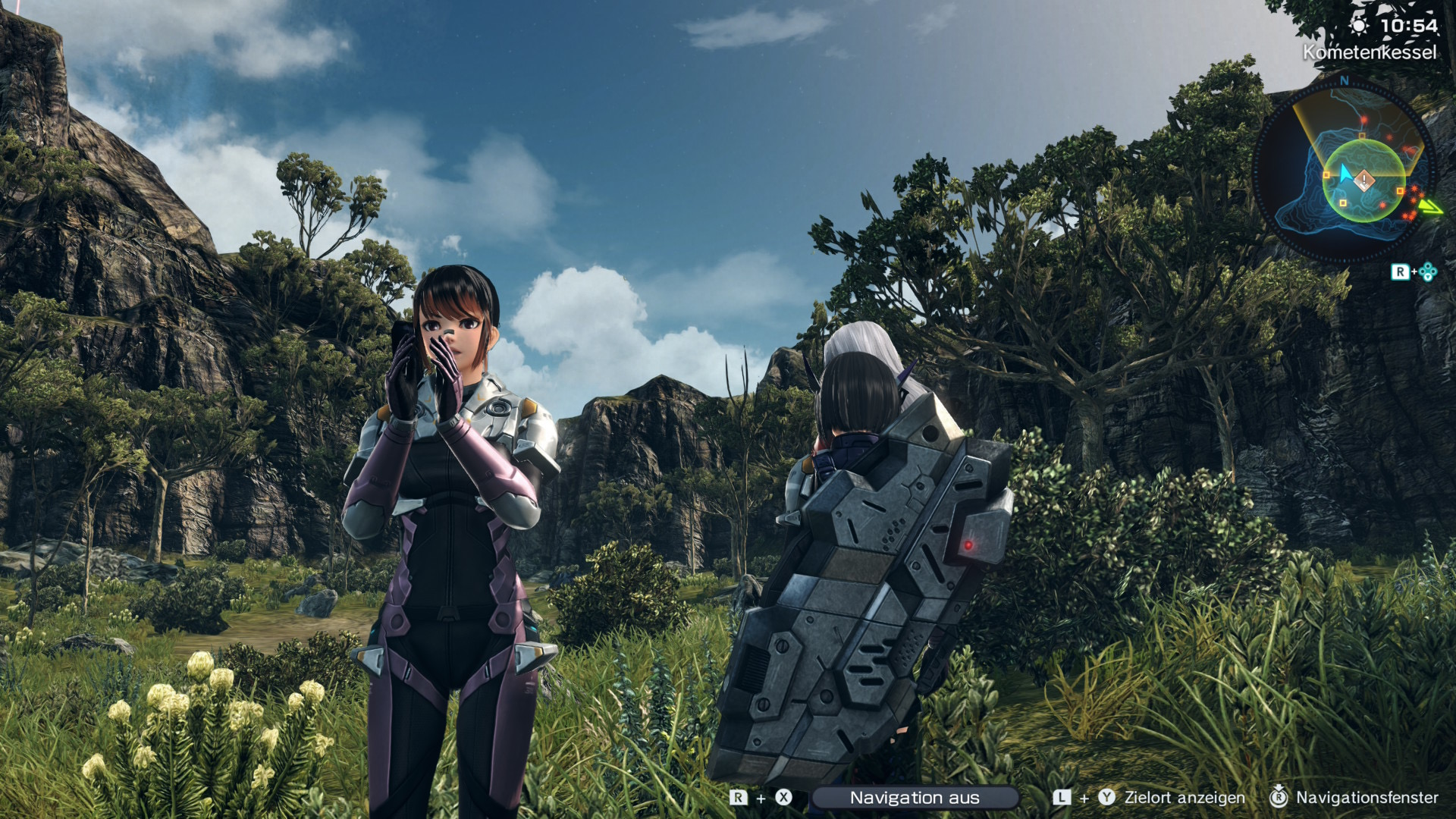Select the diamond exclamation marker on minimap
This screenshot has width=1456, height=819.
pyautogui.click(x=1364, y=180)
